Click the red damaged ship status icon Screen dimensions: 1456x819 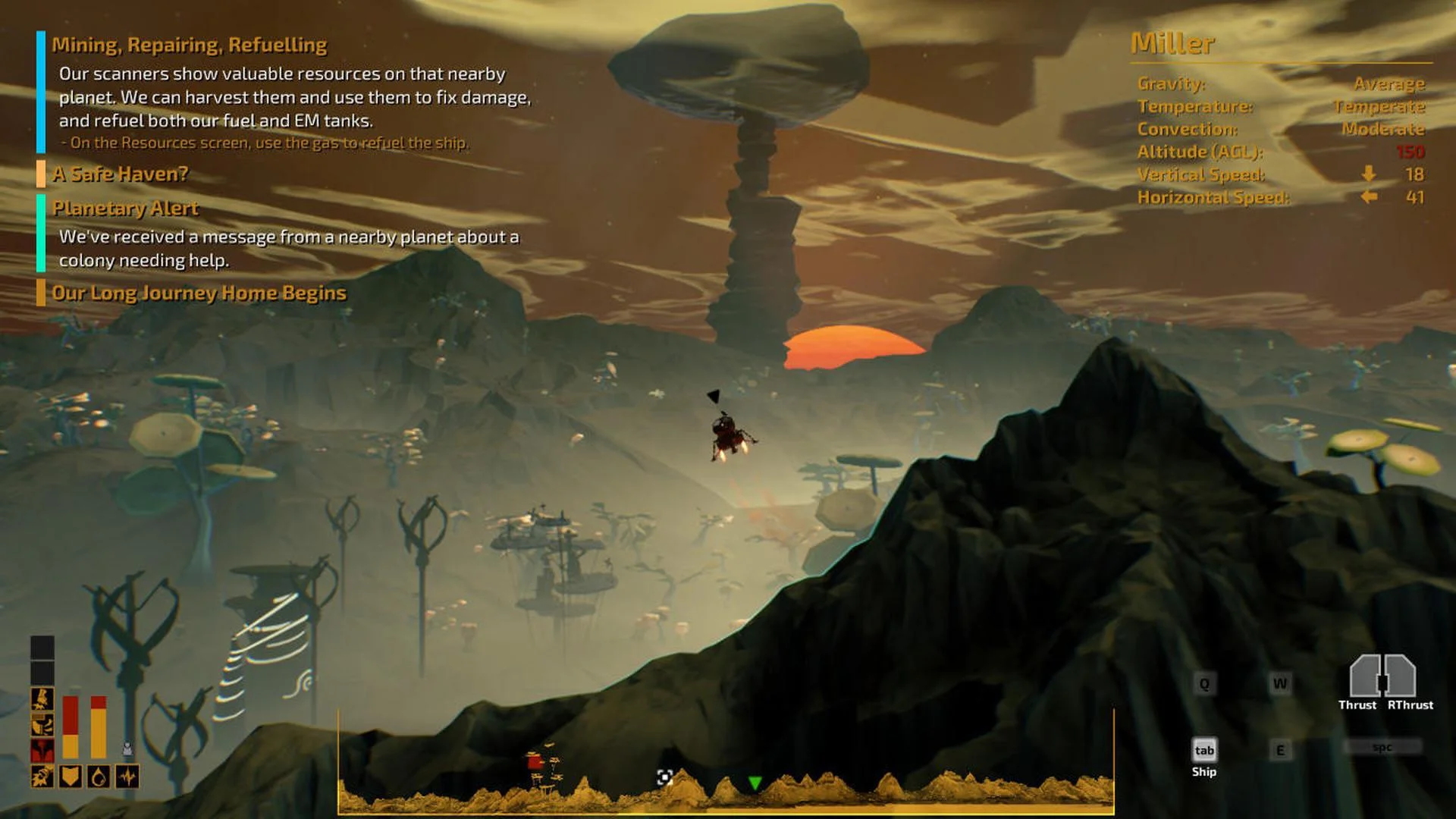pos(42,751)
